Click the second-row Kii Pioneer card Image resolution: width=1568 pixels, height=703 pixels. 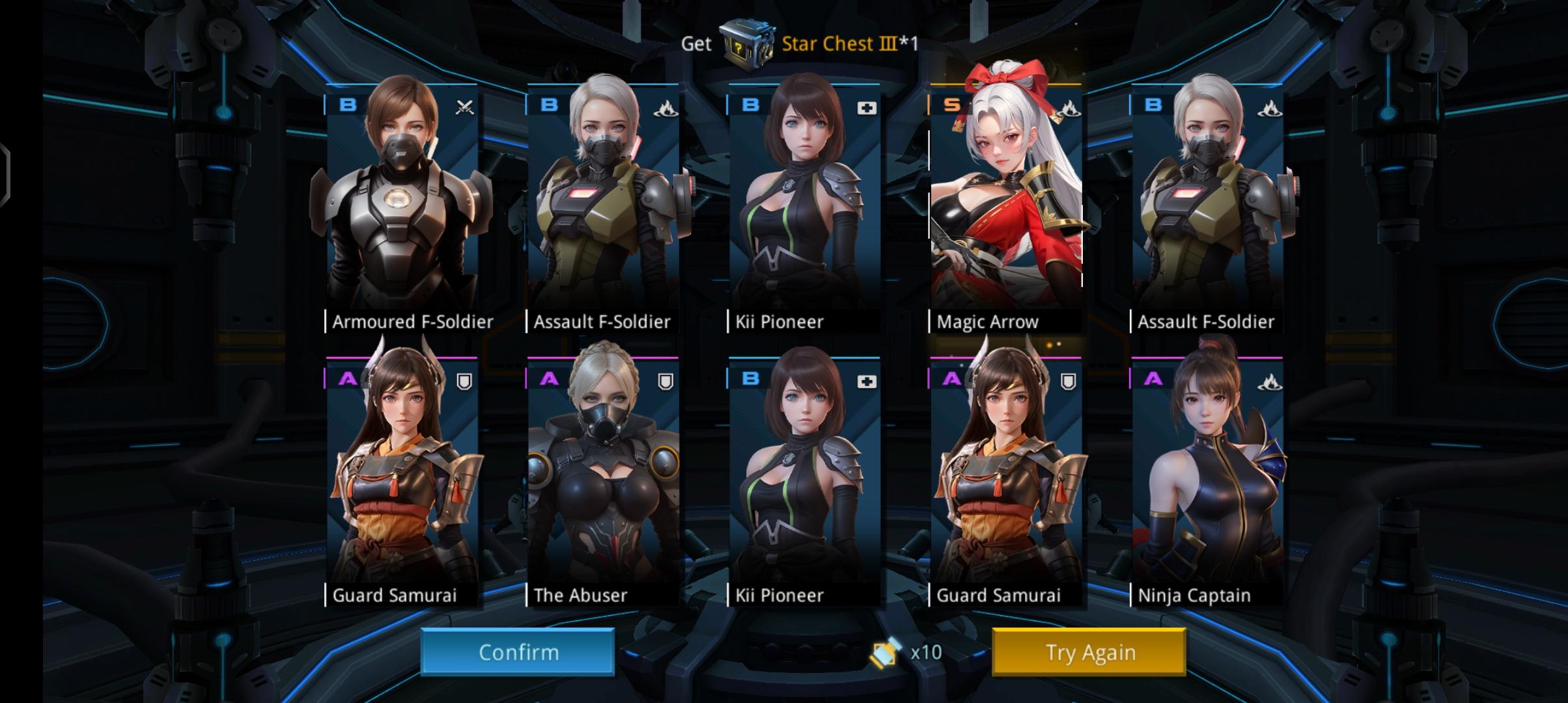coord(805,475)
